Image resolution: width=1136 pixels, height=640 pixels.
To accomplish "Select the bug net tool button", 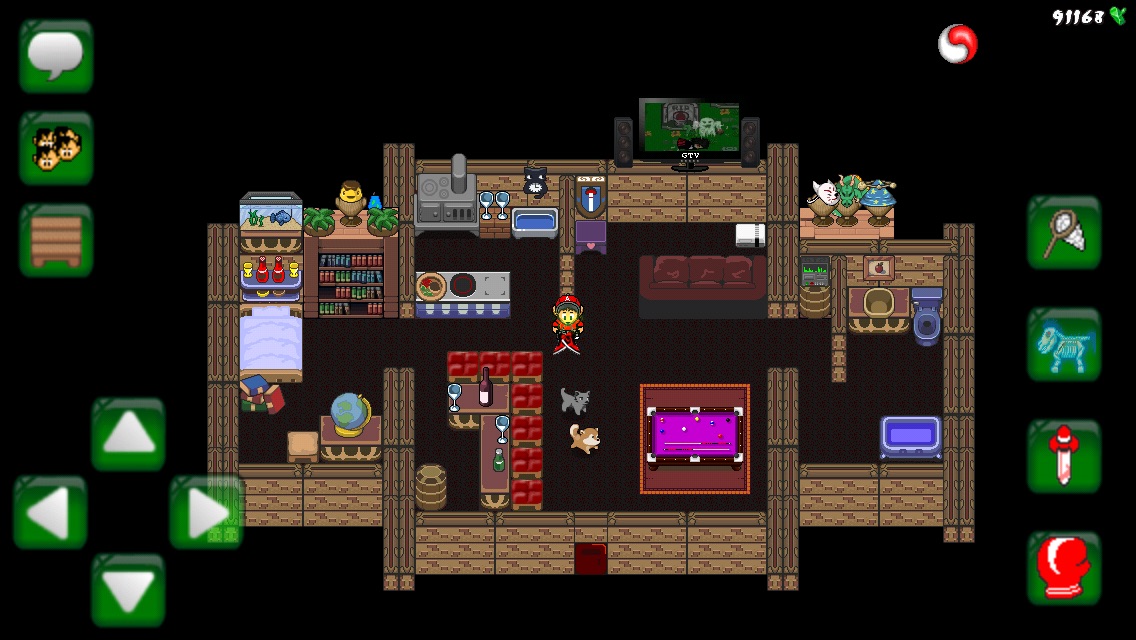I will (x=1064, y=232).
